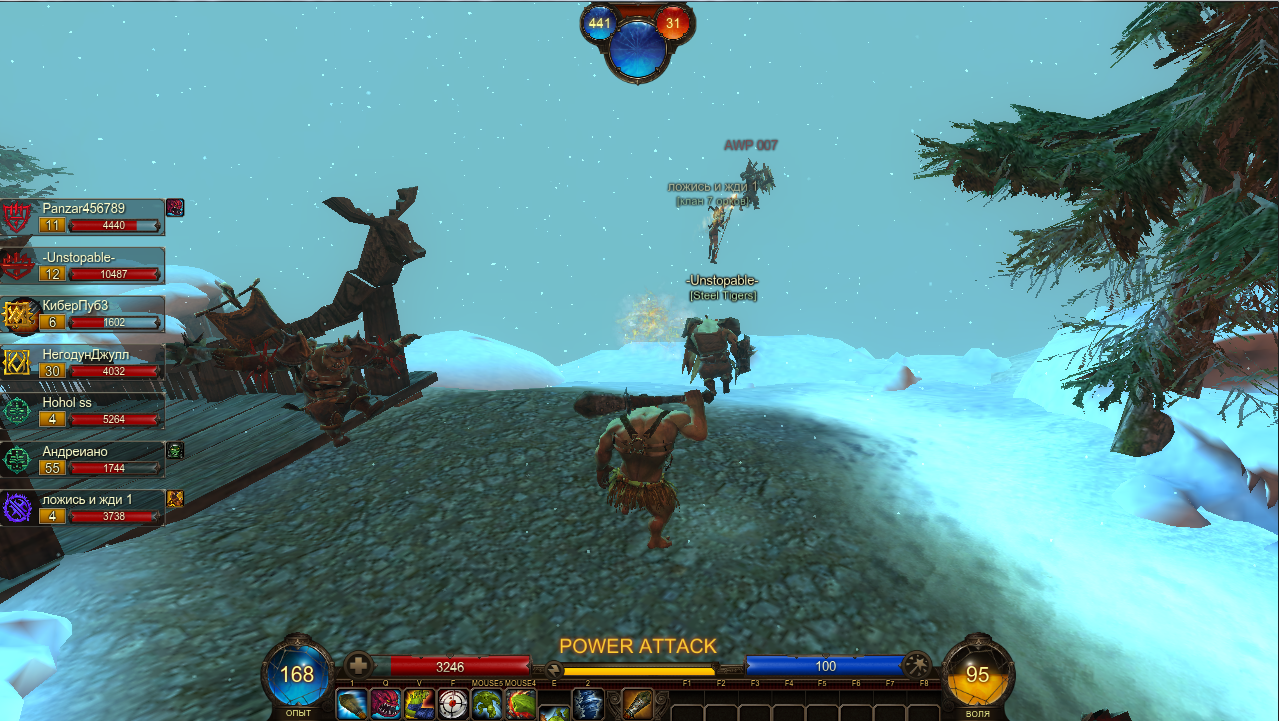
Task: Use the green ogre ability icon
Action: pyautogui.click(x=487, y=704)
